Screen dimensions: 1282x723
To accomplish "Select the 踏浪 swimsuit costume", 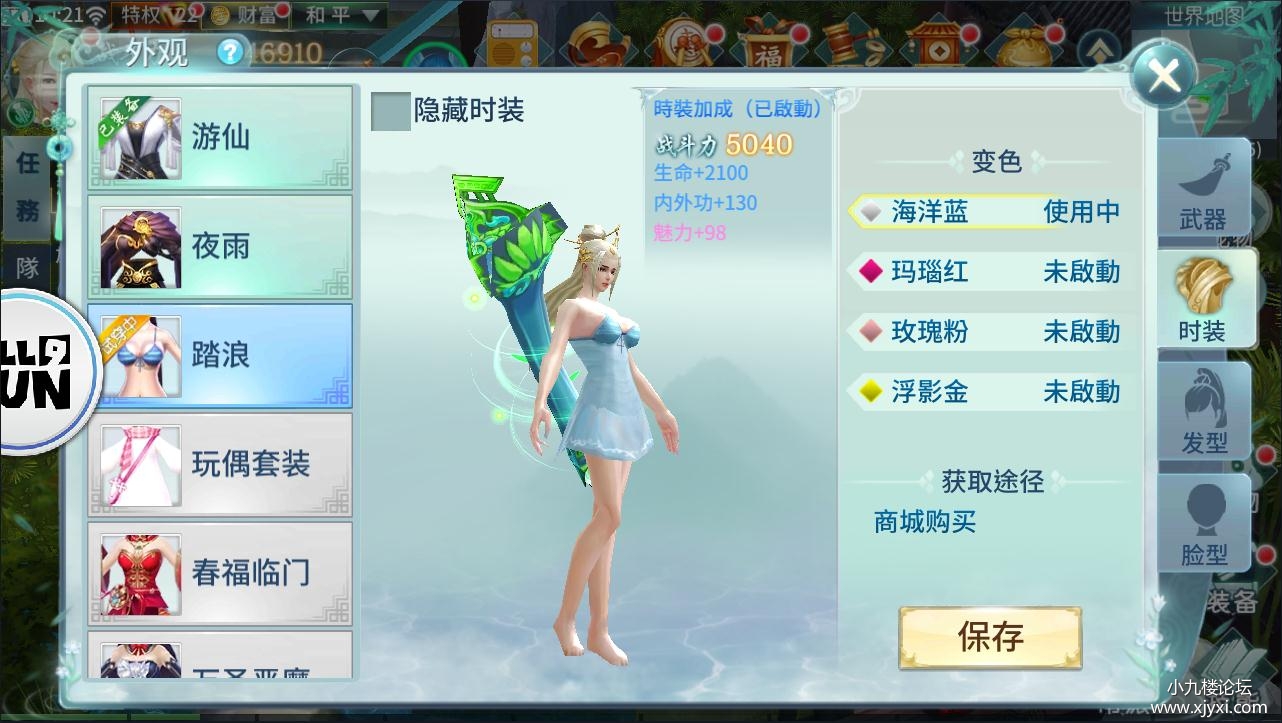I will point(220,355).
